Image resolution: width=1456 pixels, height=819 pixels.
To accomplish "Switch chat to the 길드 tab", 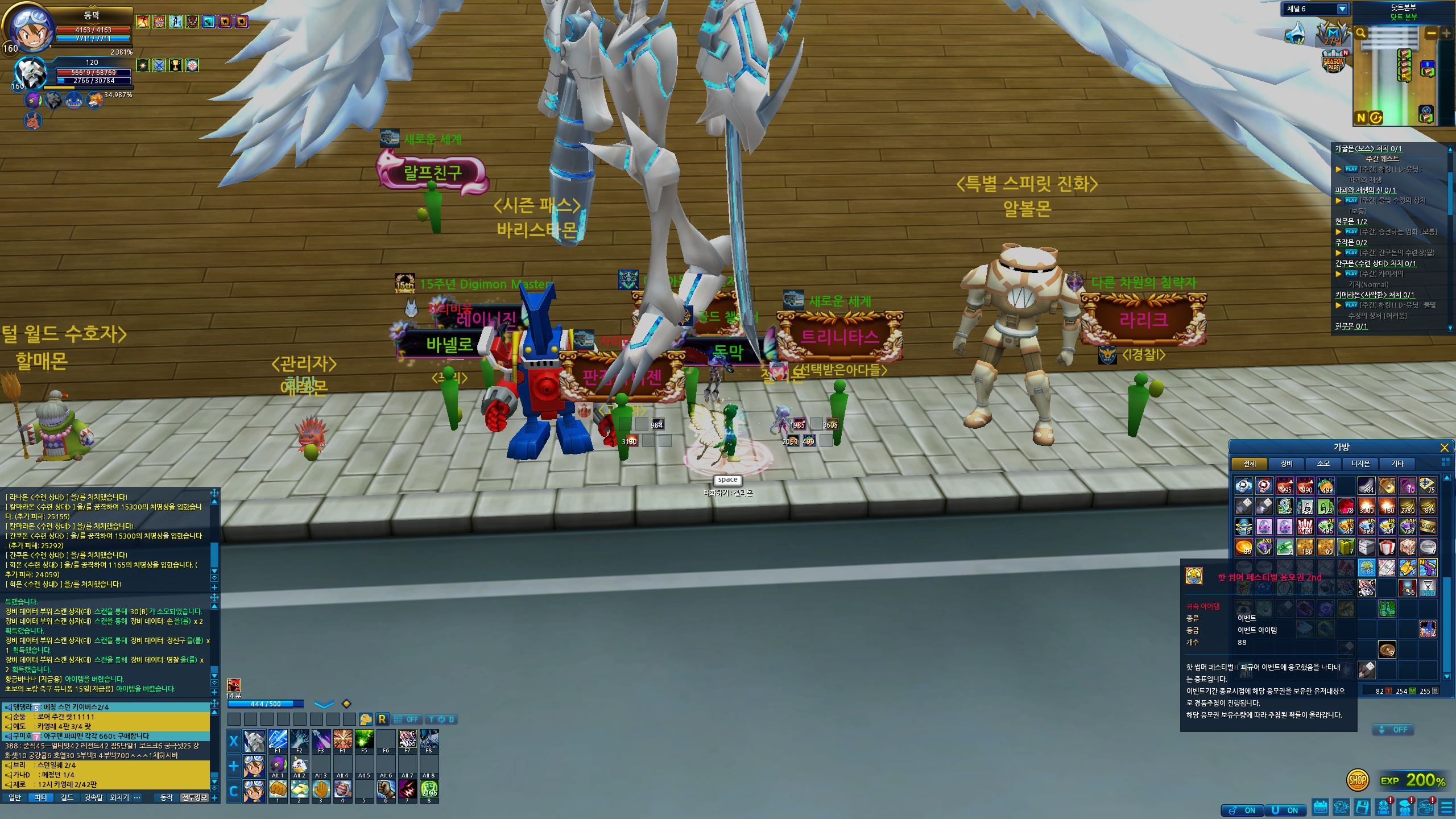I will coord(67,797).
